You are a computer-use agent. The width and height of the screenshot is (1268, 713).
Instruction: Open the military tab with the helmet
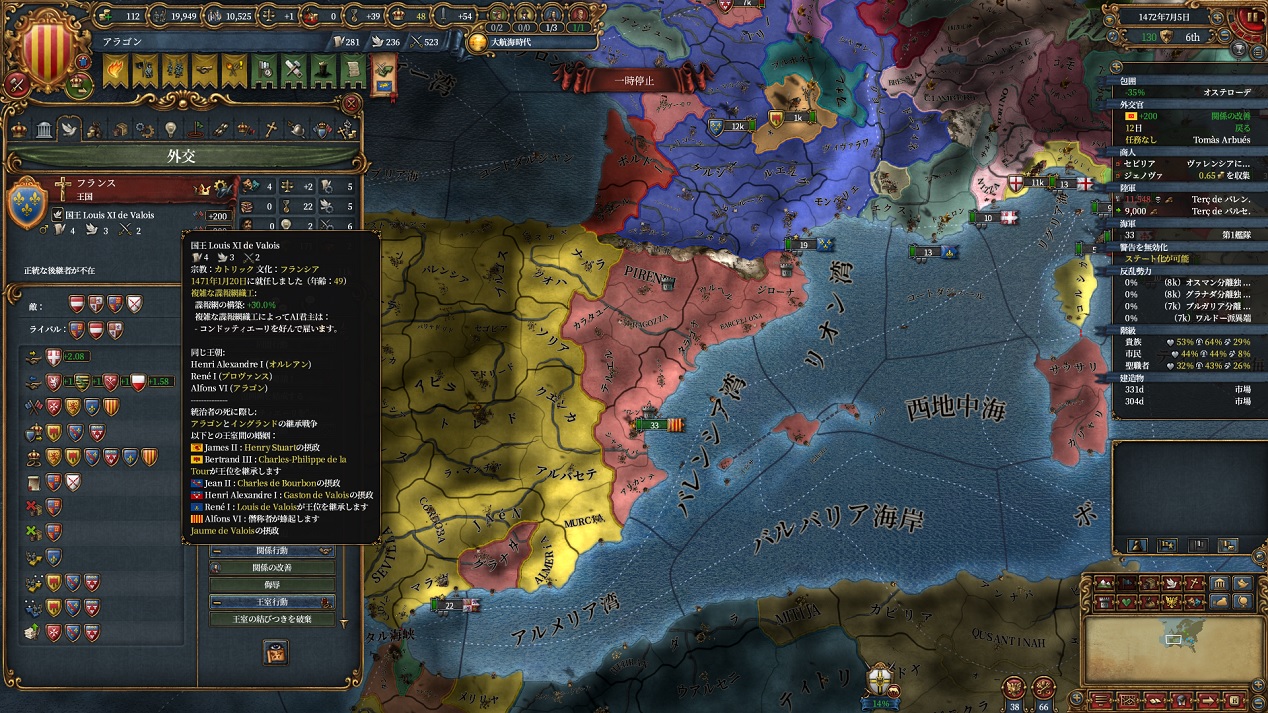(297, 130)
